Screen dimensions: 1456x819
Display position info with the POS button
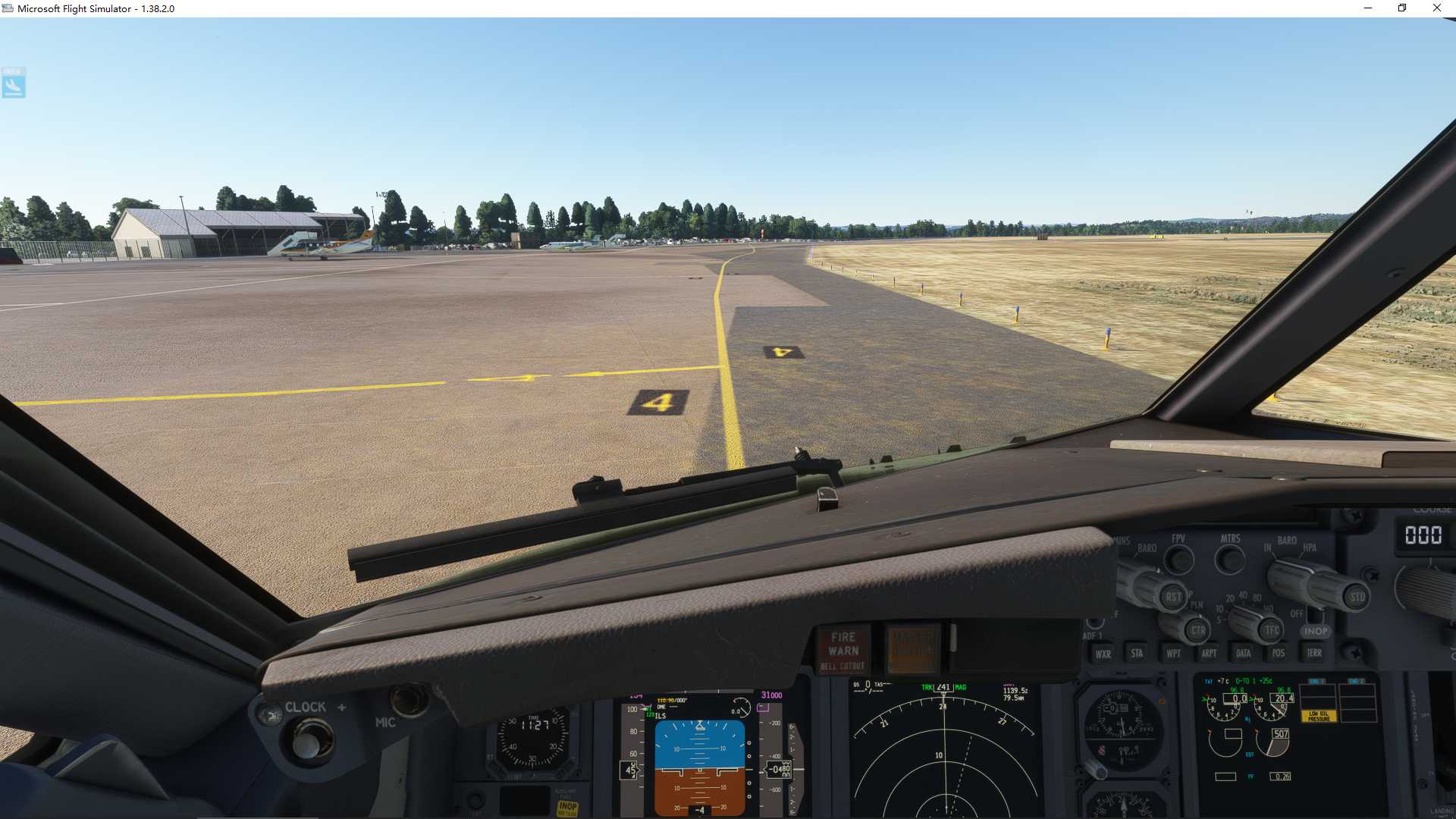point(1278,653)
